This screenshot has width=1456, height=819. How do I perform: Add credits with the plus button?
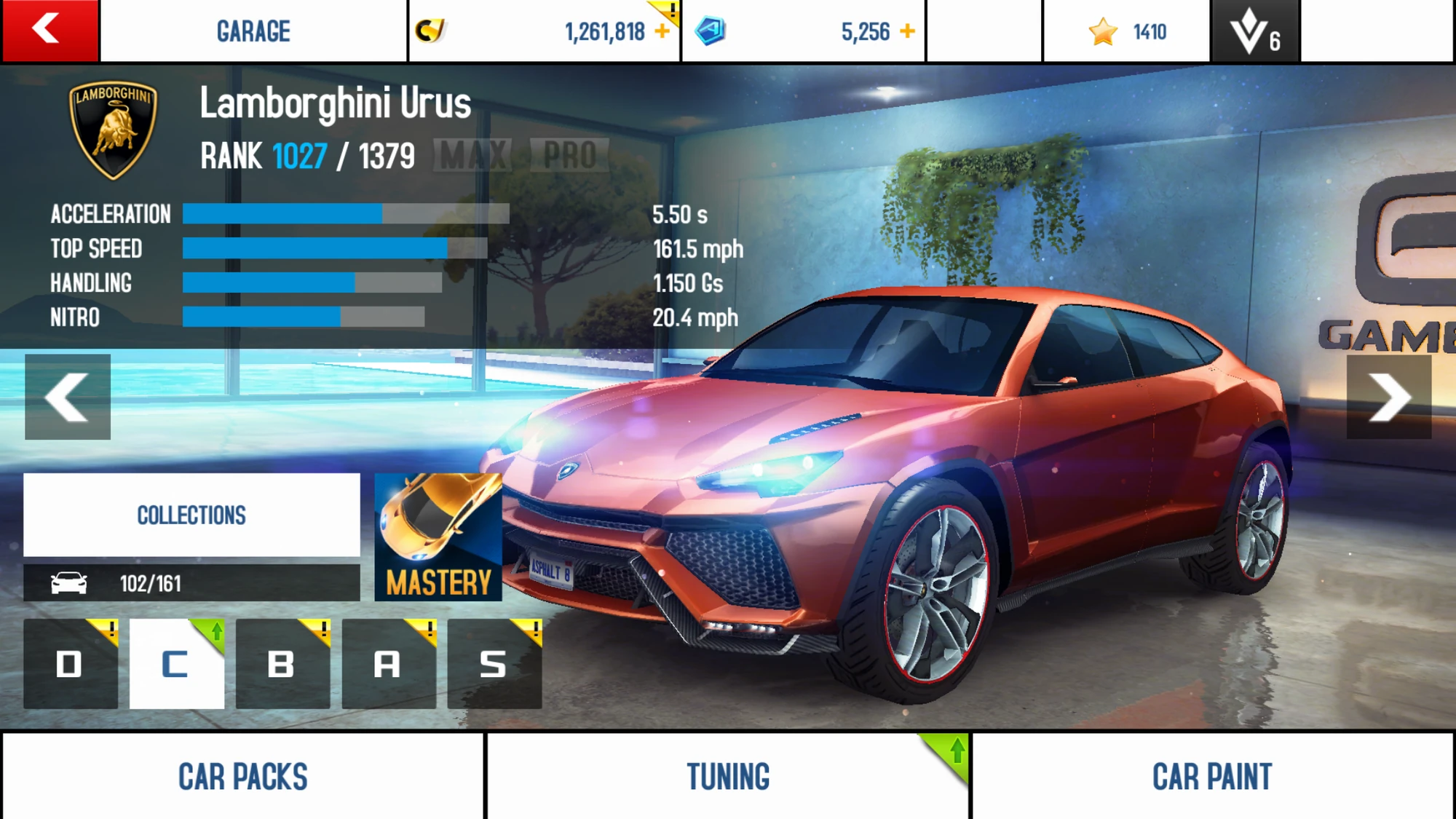[x=663, y=31]
